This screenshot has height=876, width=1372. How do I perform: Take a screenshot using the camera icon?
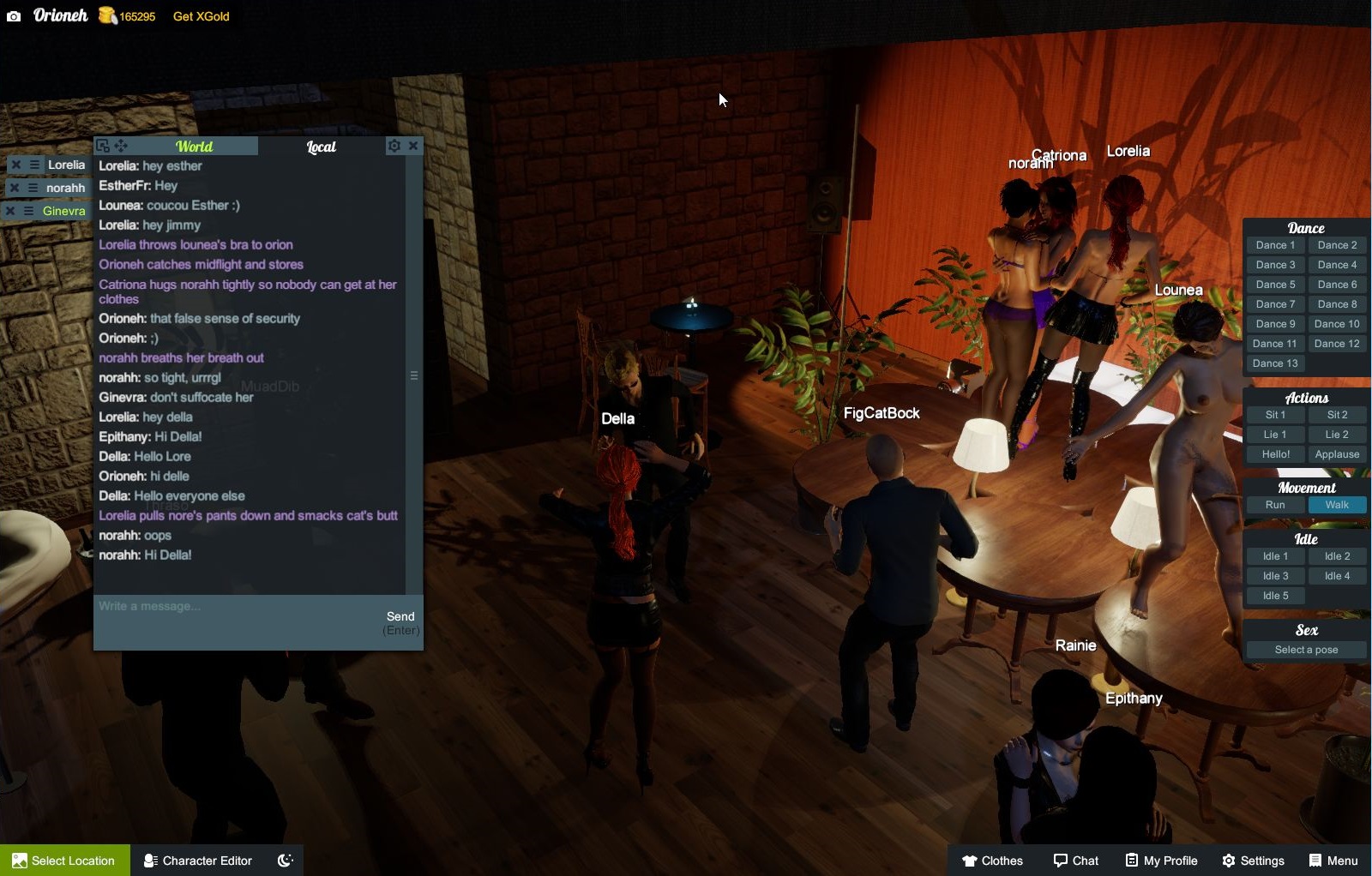pyautogui.click(x=12, y=15)
